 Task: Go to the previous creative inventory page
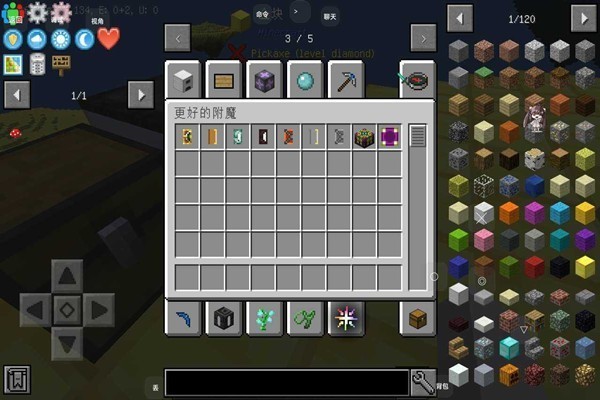(x=178, y=38)
